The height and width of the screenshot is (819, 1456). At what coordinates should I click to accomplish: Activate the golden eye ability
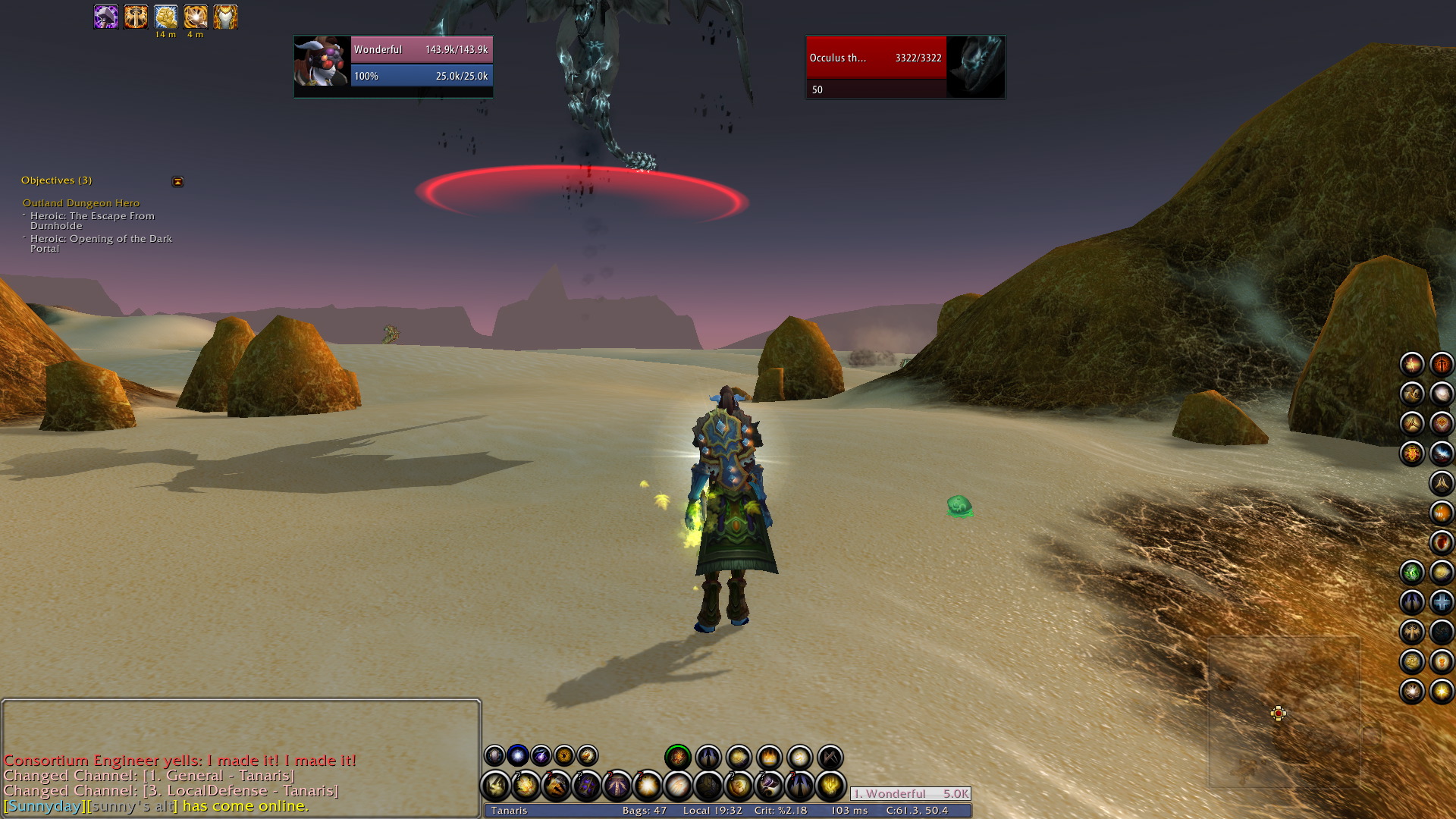click(564, 756)
